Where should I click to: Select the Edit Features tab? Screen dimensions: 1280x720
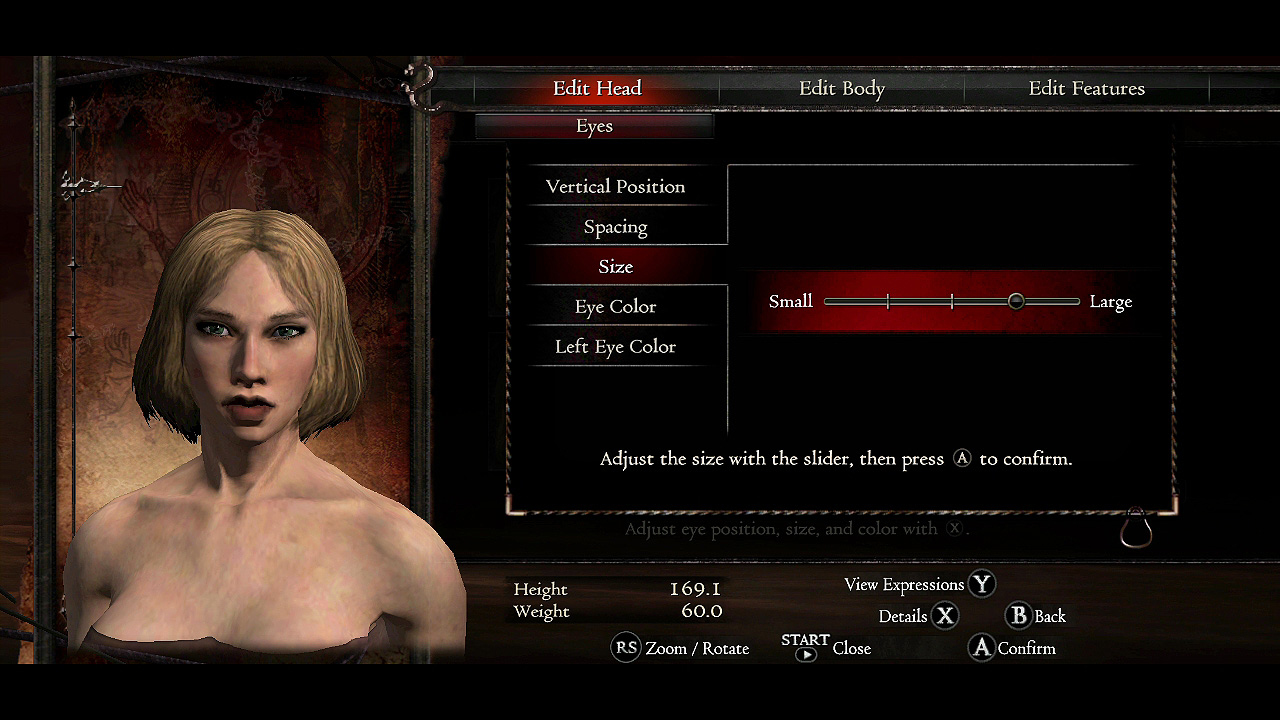(x=1086, y=89)
